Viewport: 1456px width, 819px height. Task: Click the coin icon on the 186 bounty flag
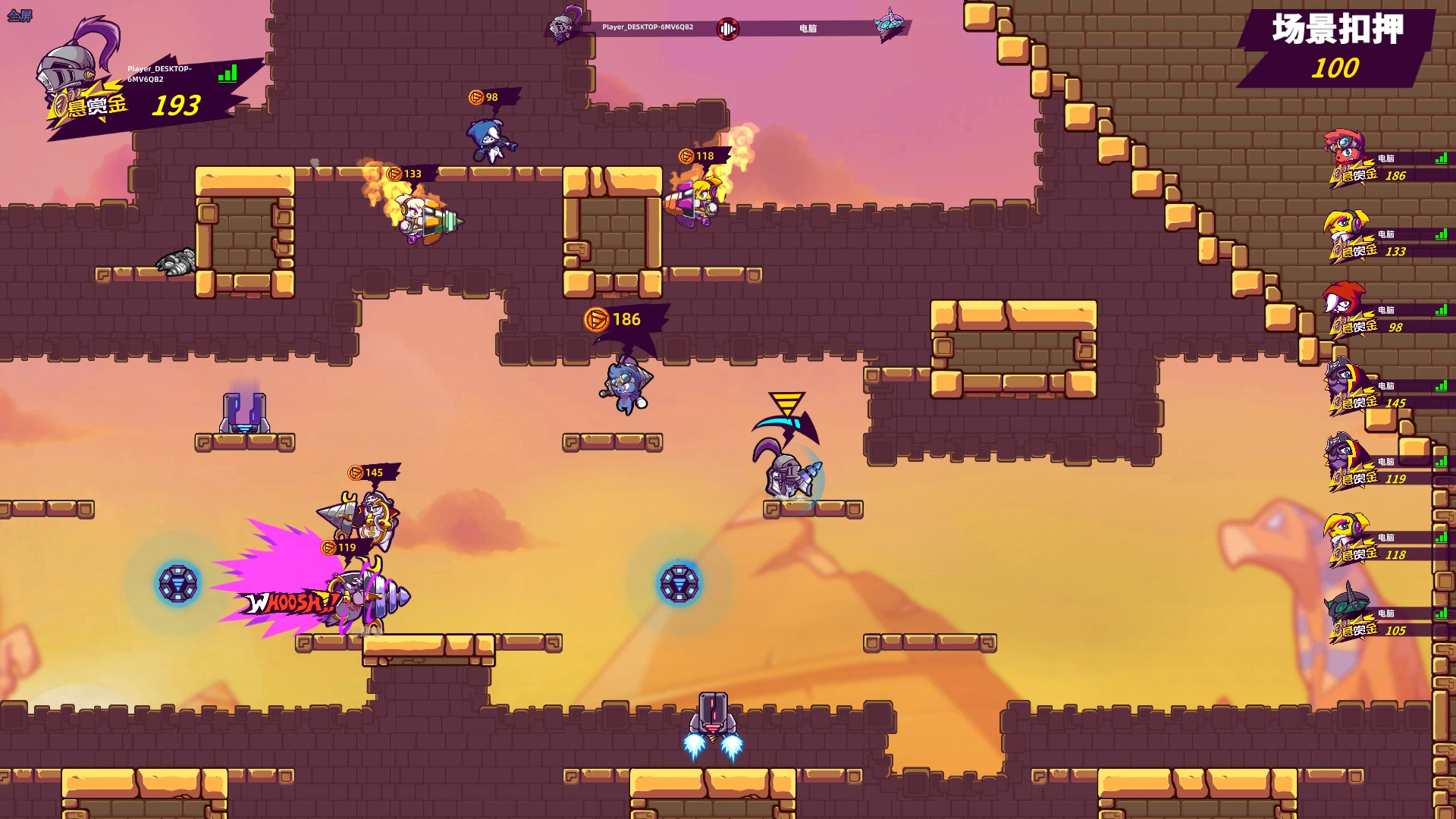click(596, 319)
